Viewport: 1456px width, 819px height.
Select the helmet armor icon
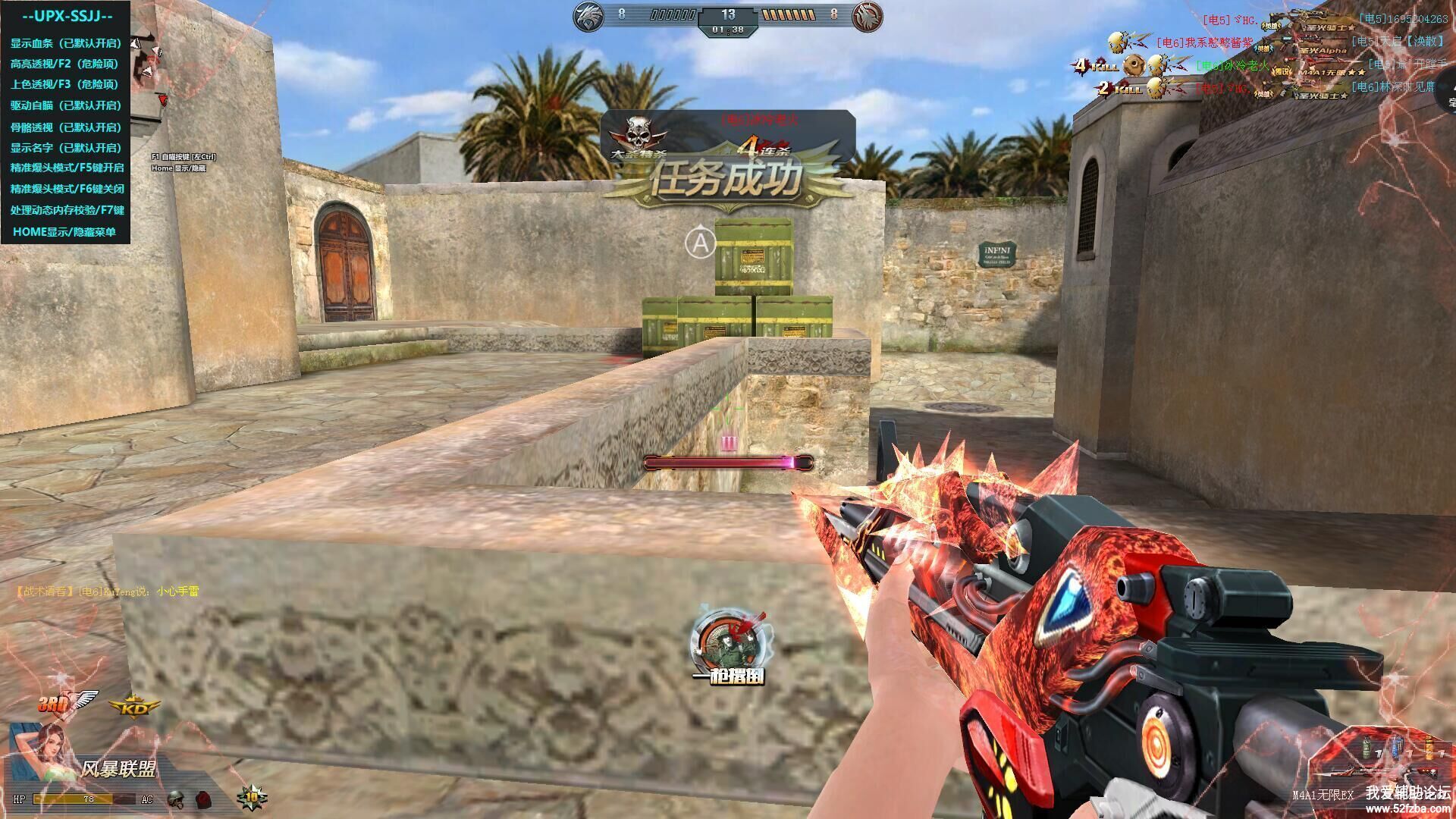[176, 799]
